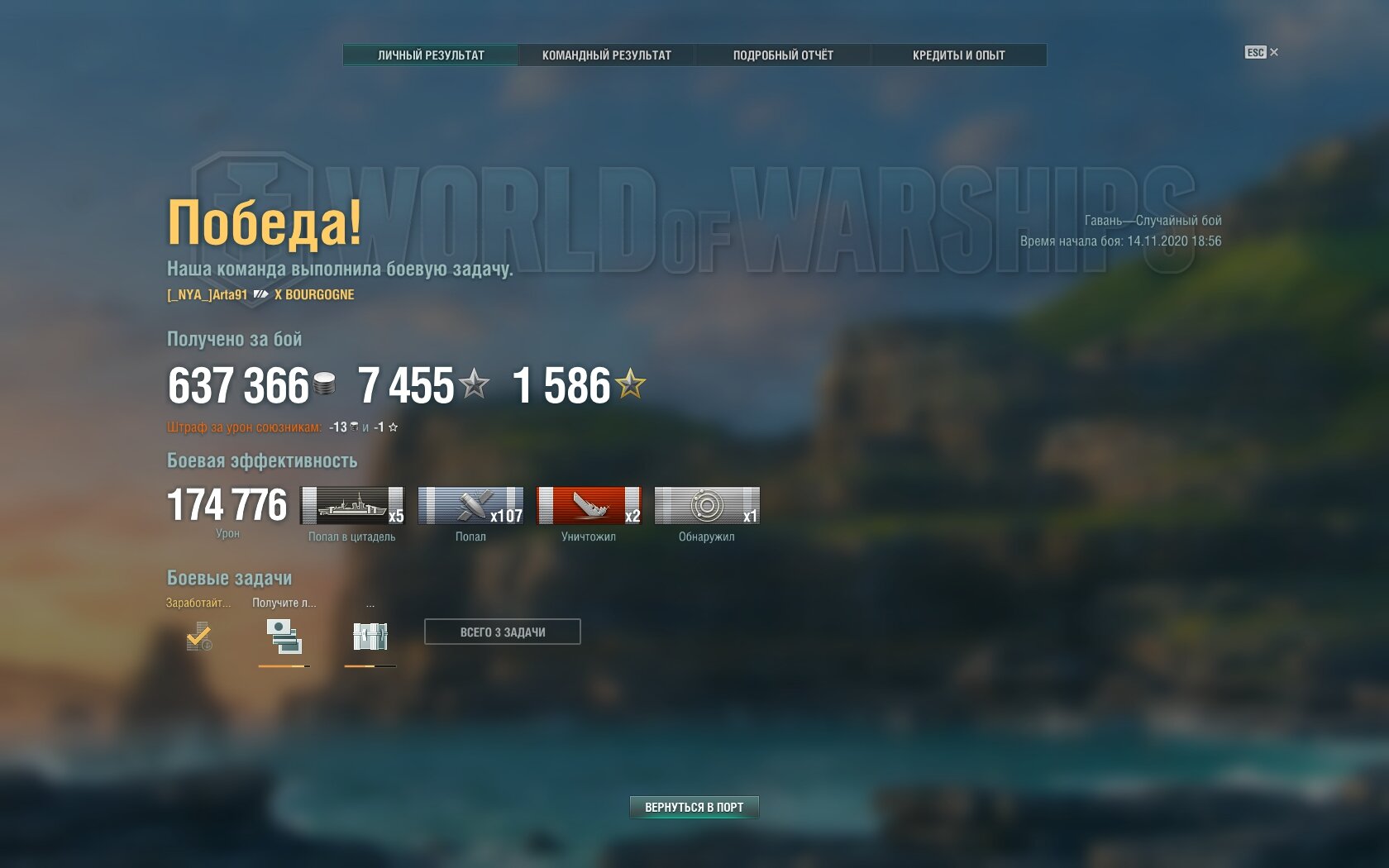Screen dimensions: 1389x868
Task: Open the container combat mission icon
Action: pyautogui.click(x=370, y=636)
